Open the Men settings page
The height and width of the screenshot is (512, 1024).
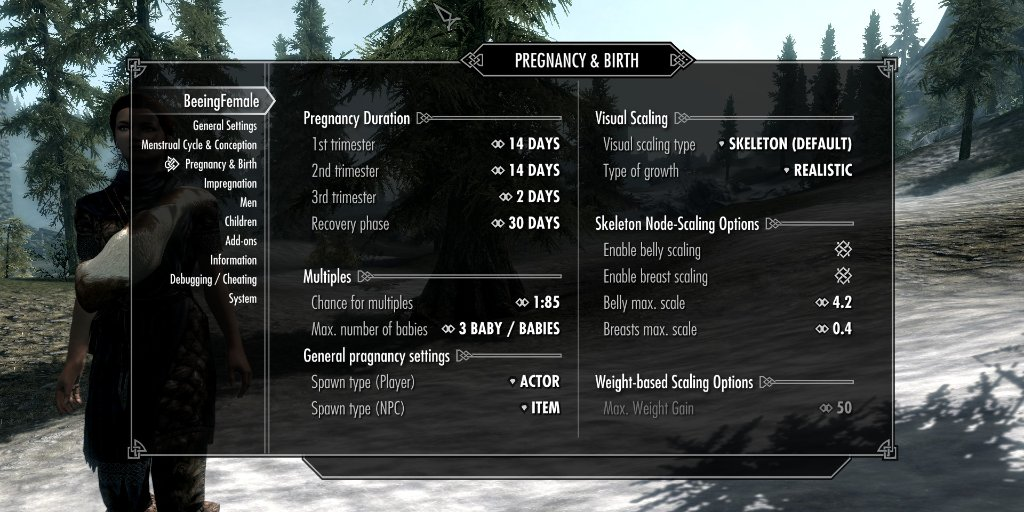[248, 203]
